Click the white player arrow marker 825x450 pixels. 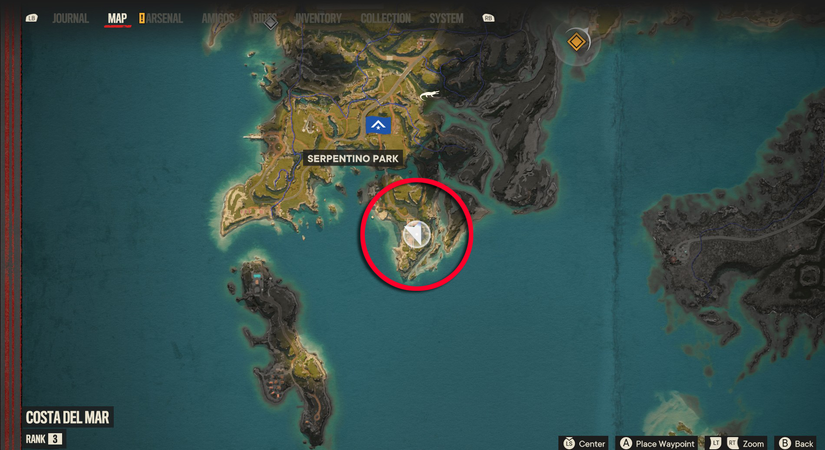[416, 235]
